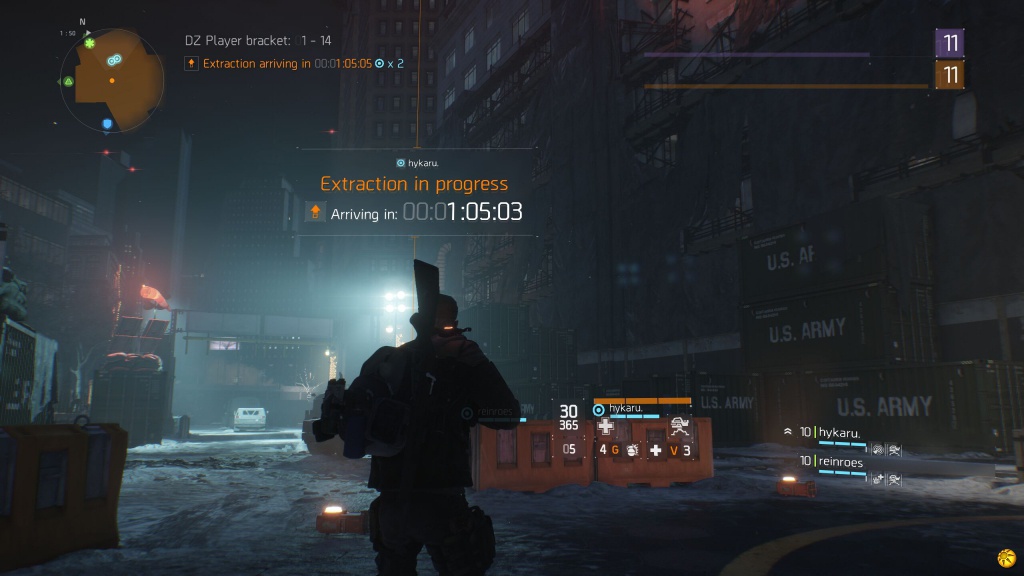1024x576 pixels.
Task: Use the medkit slot
Action: tap(656, 450)
